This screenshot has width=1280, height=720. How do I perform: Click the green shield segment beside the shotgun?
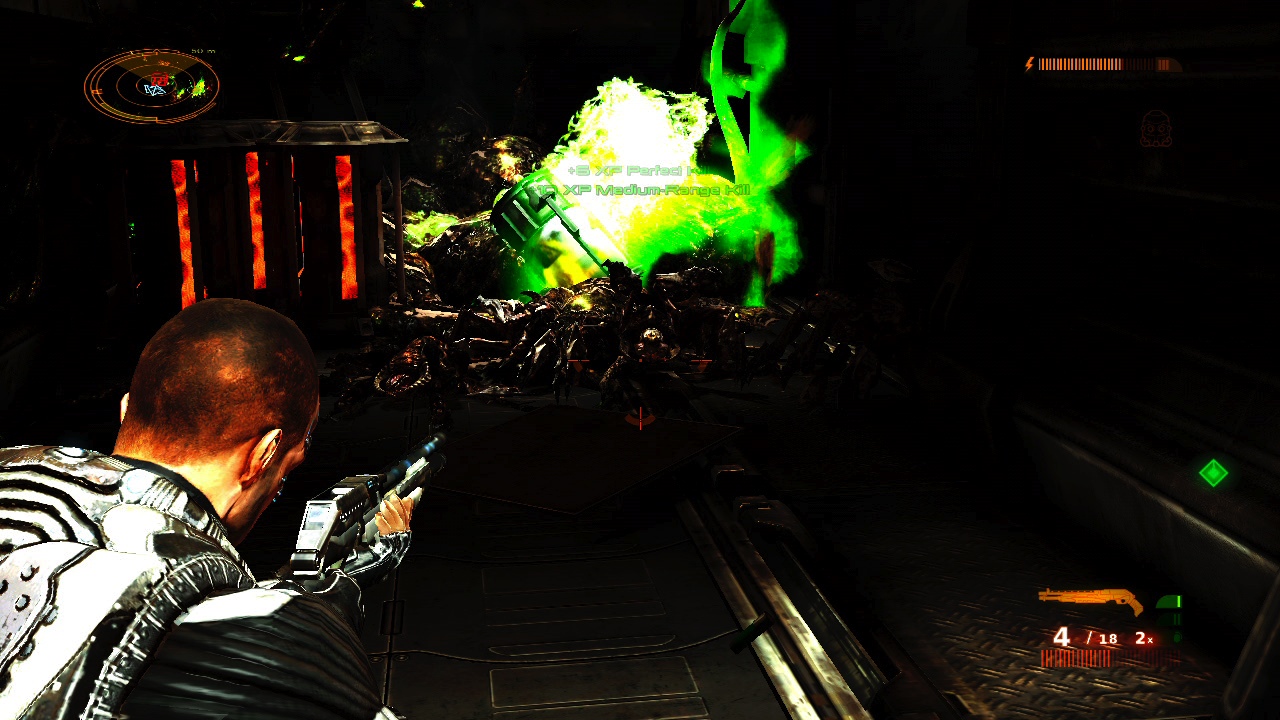(1168, 602)
